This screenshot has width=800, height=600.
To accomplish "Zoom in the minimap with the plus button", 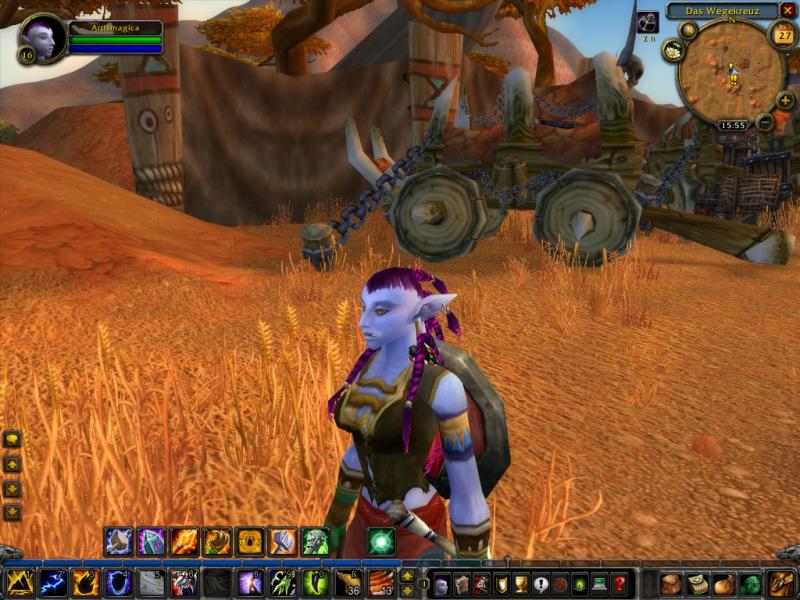I will 784,101.
